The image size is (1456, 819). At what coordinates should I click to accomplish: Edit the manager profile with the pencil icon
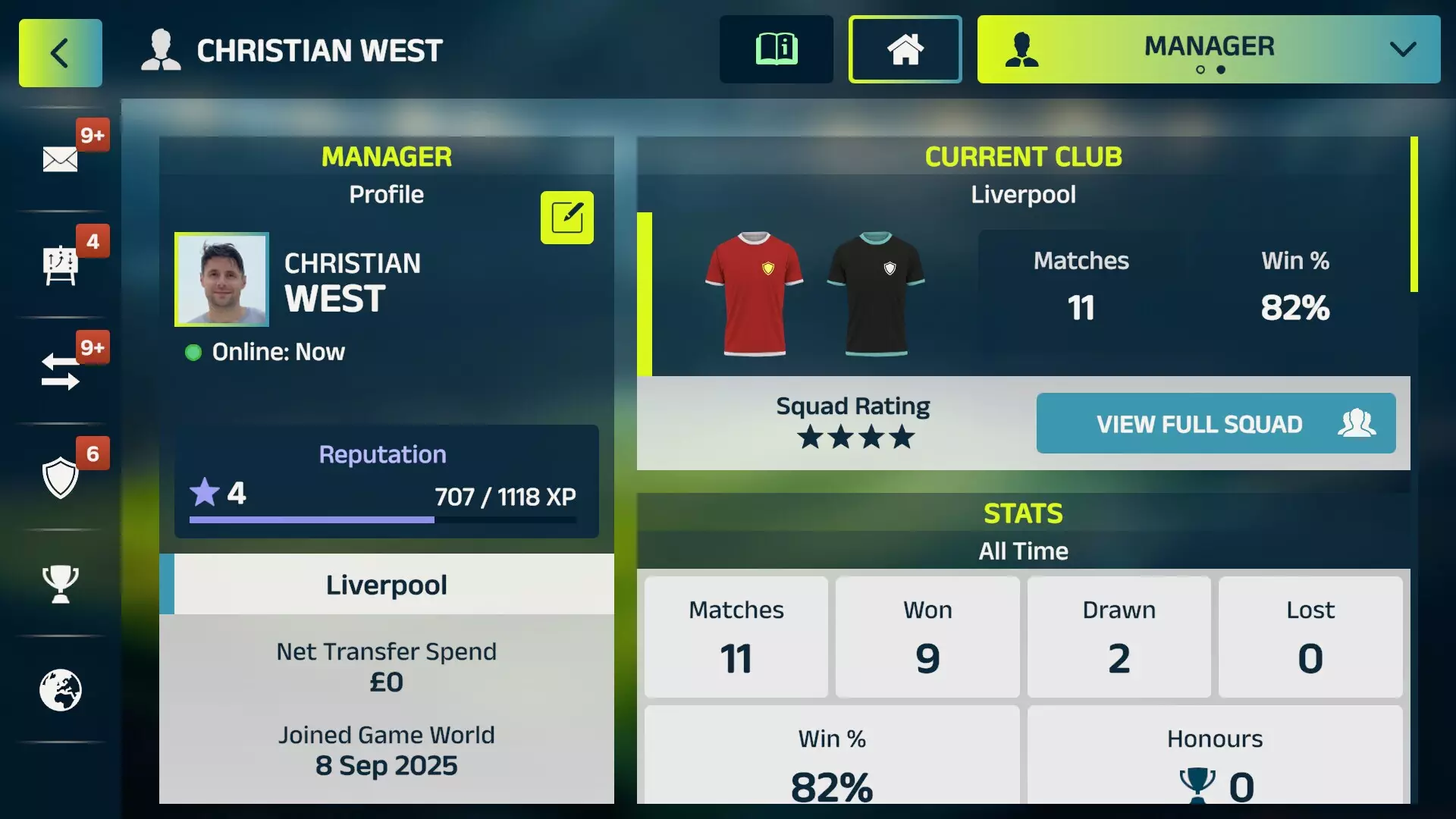(566, 218)
